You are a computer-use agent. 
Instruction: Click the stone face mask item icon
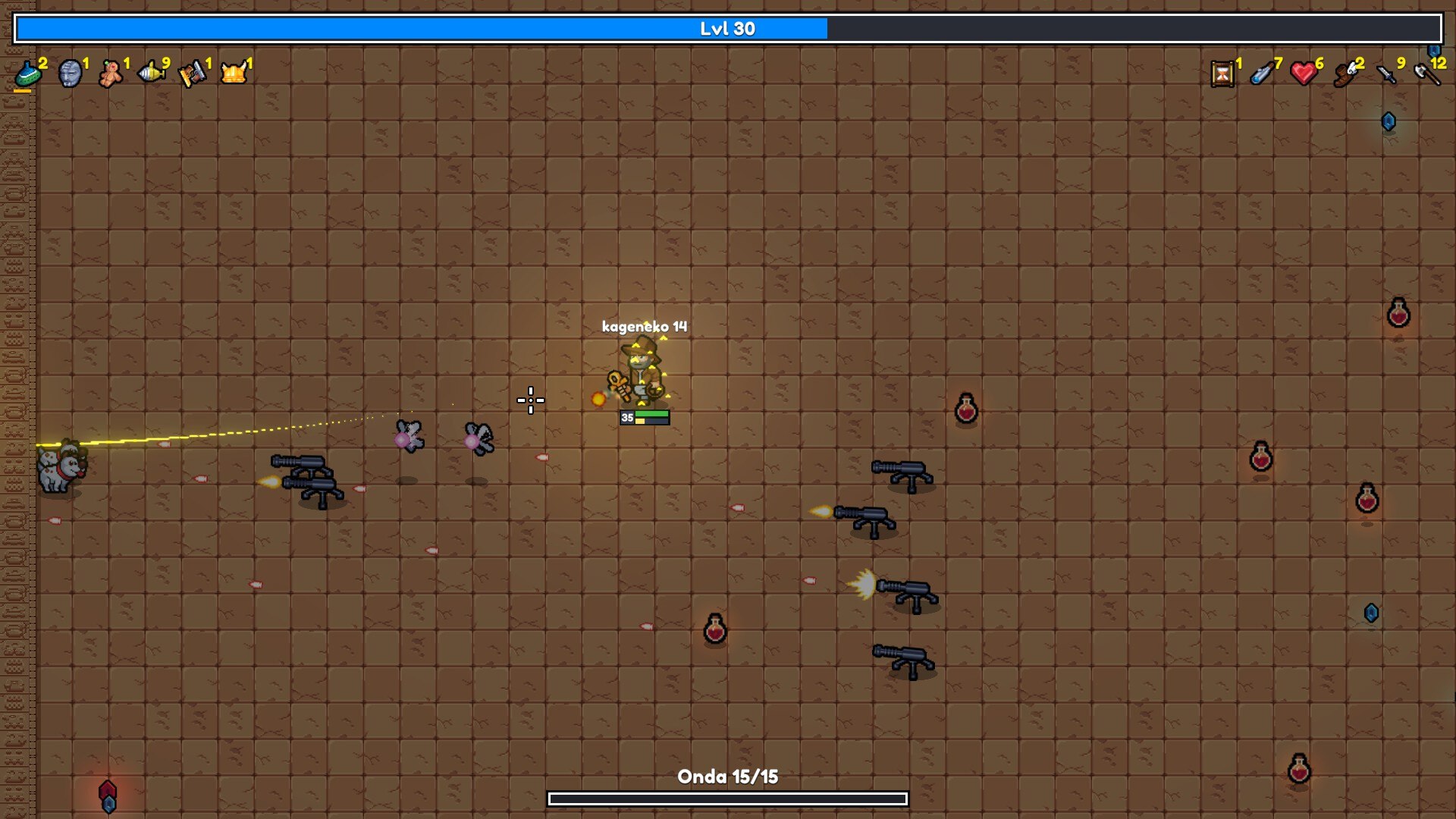70,74
